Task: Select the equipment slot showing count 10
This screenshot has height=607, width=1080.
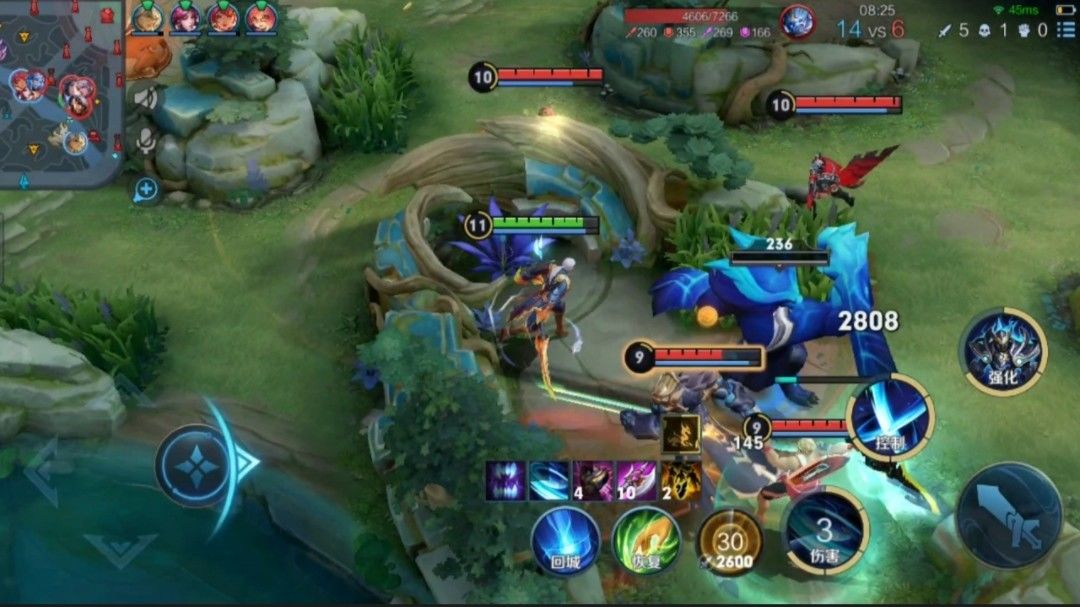Action: pos(636,480)
